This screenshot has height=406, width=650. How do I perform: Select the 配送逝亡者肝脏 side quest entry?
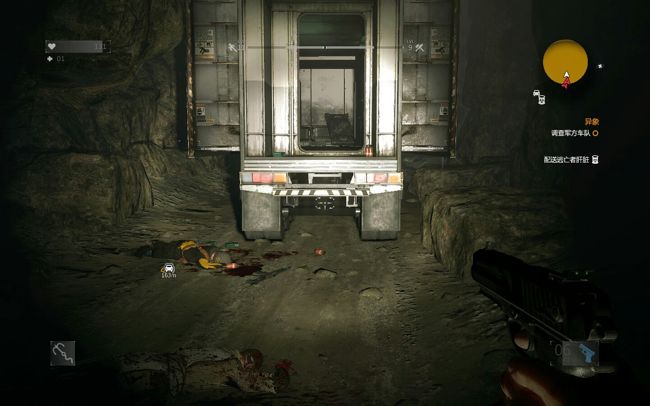[565, 159]
